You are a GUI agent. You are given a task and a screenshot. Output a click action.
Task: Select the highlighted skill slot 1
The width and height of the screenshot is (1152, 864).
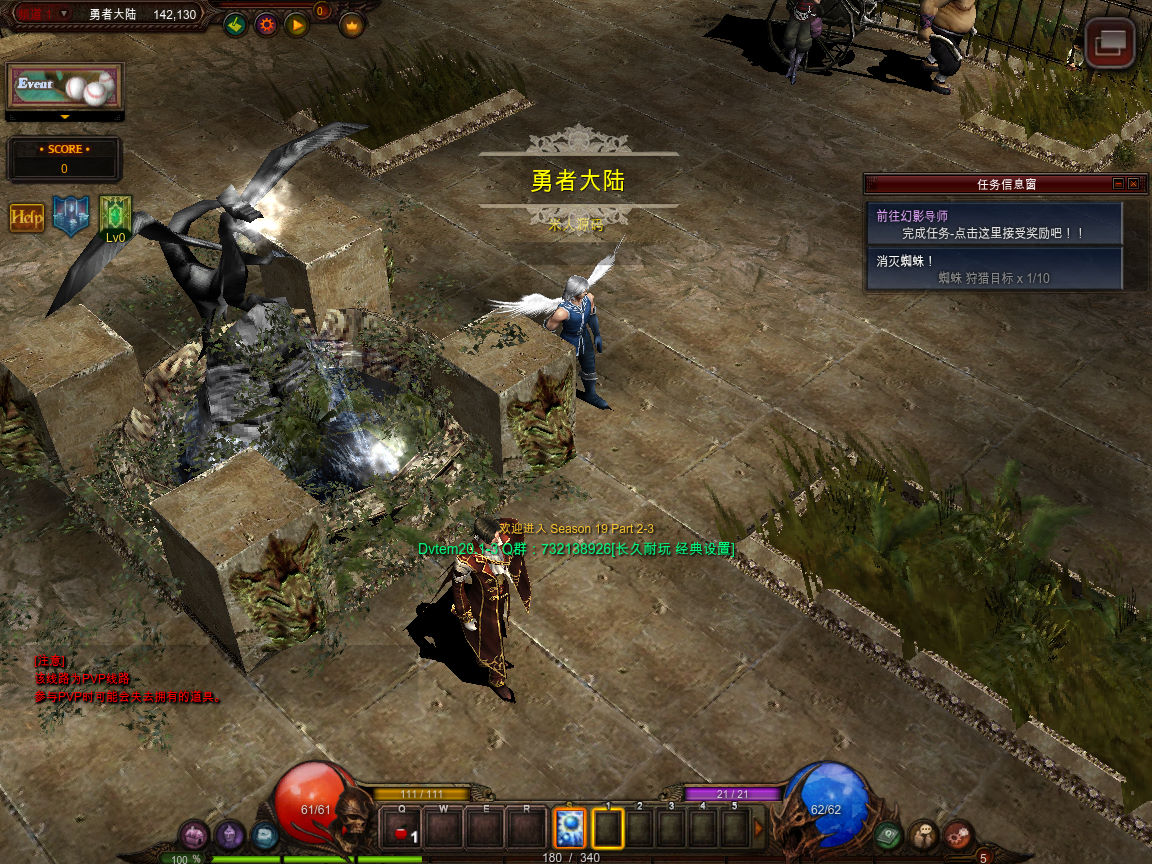point(608,828)
